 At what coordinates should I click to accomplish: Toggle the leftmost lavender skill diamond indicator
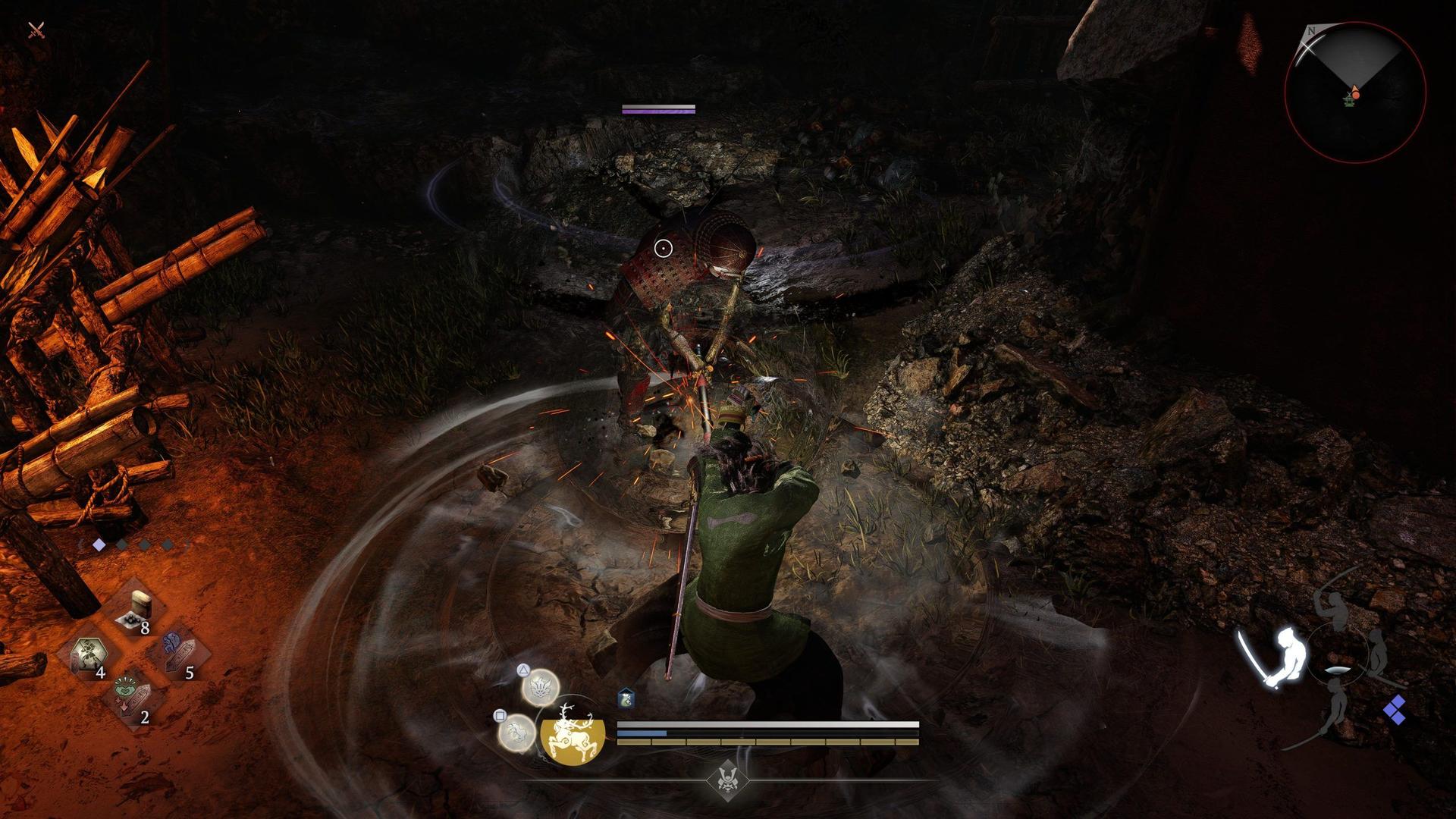click(x=99, y=544)
